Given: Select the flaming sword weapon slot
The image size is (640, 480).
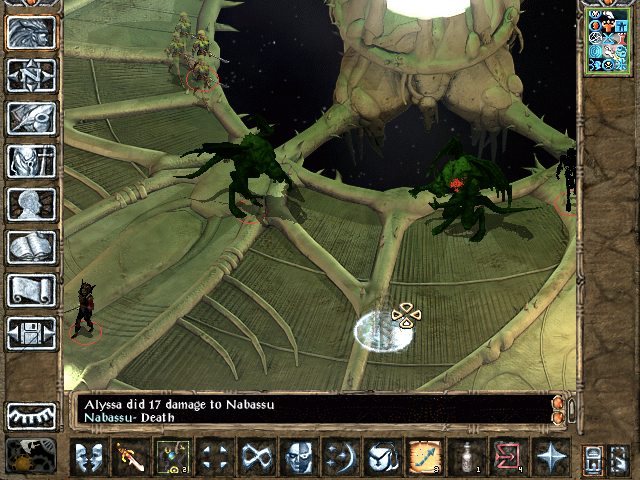Looking at the screenshot, I should pyautogui.click(x=131, y=459).
